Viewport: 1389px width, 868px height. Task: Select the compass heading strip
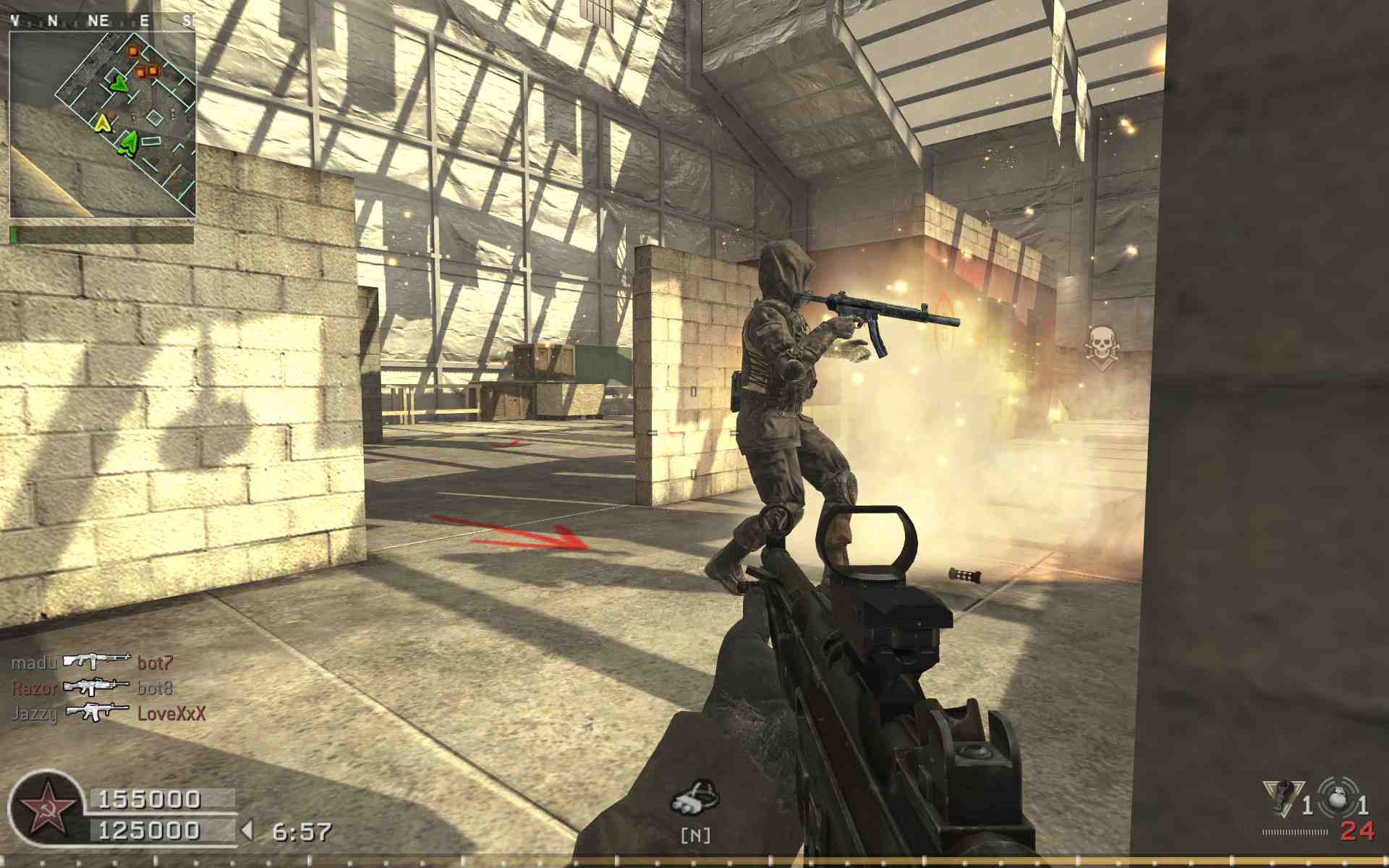102,21
